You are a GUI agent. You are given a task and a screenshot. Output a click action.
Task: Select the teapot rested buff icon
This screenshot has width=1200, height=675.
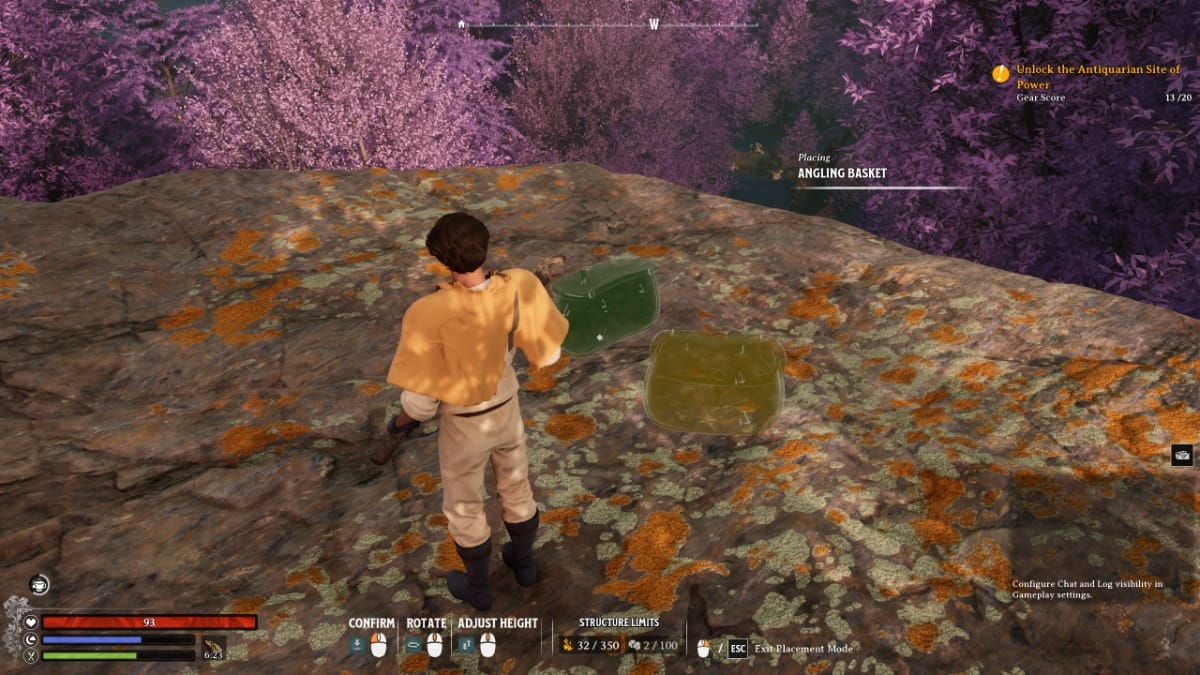click(x=39, y=585)
